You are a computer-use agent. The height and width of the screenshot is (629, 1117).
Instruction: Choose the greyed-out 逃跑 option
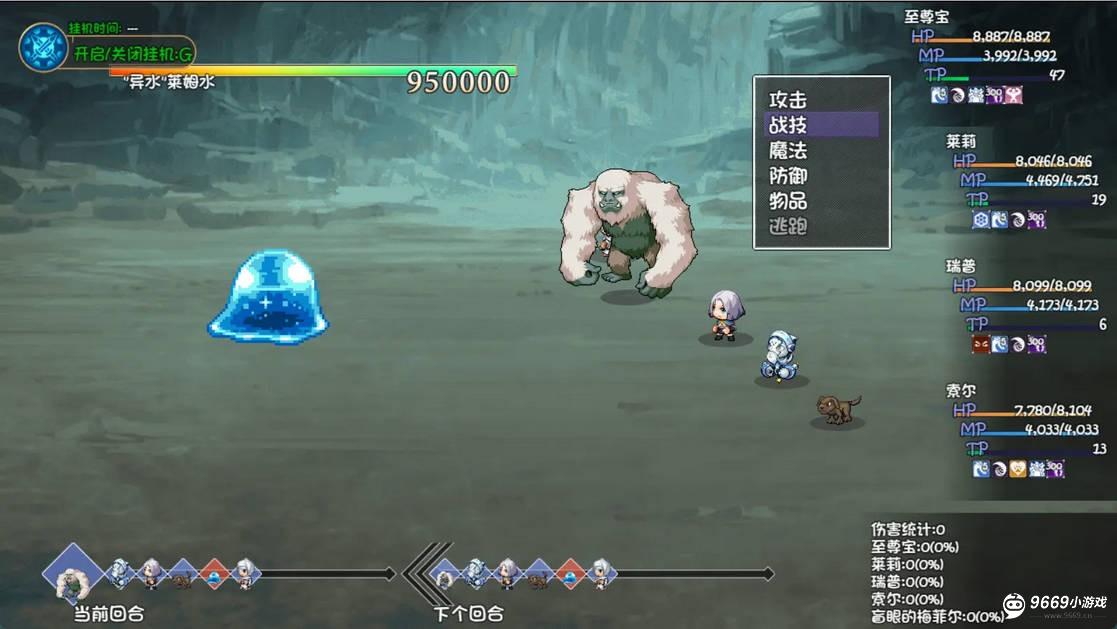(x=788, y=227)
